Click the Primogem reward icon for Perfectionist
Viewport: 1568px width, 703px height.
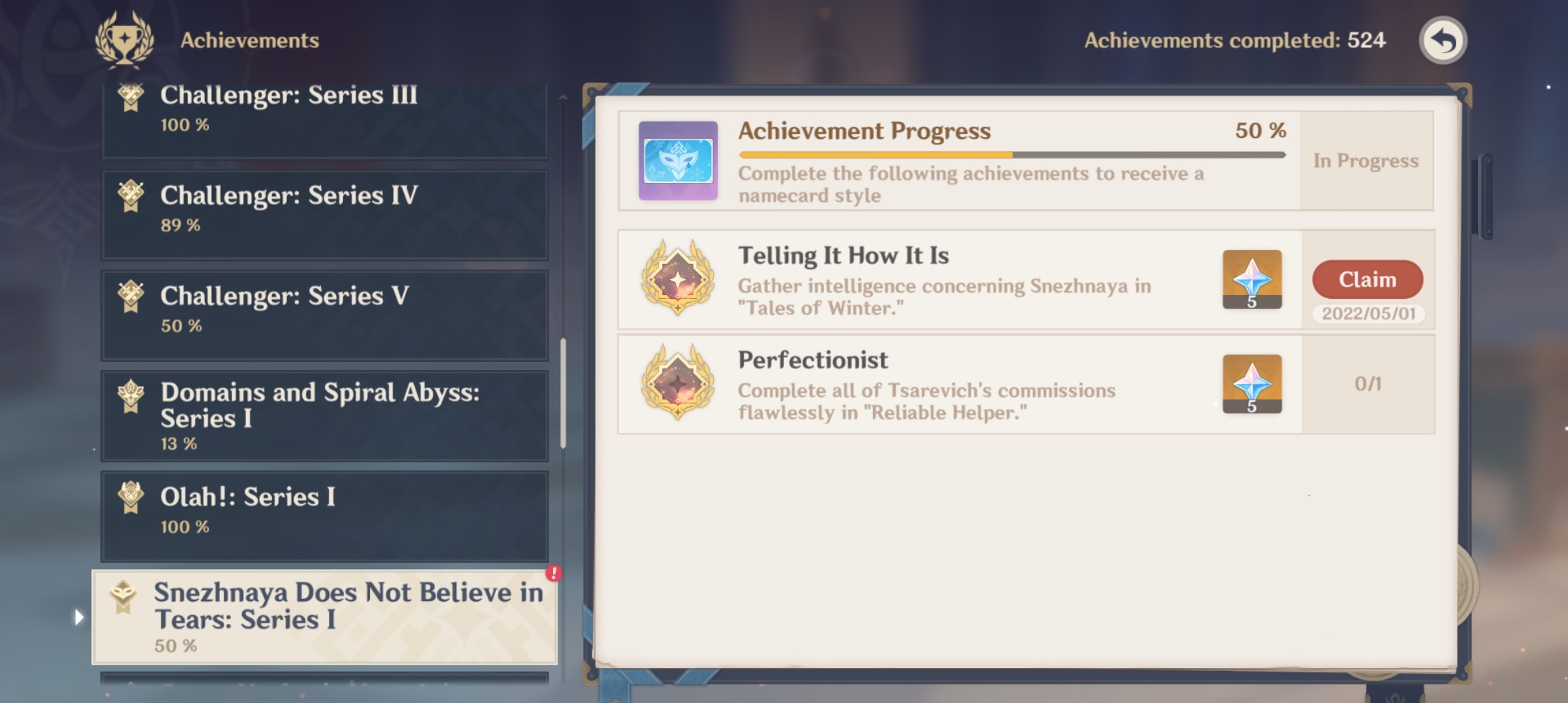pyautogui.click(x=1252, y=385)
